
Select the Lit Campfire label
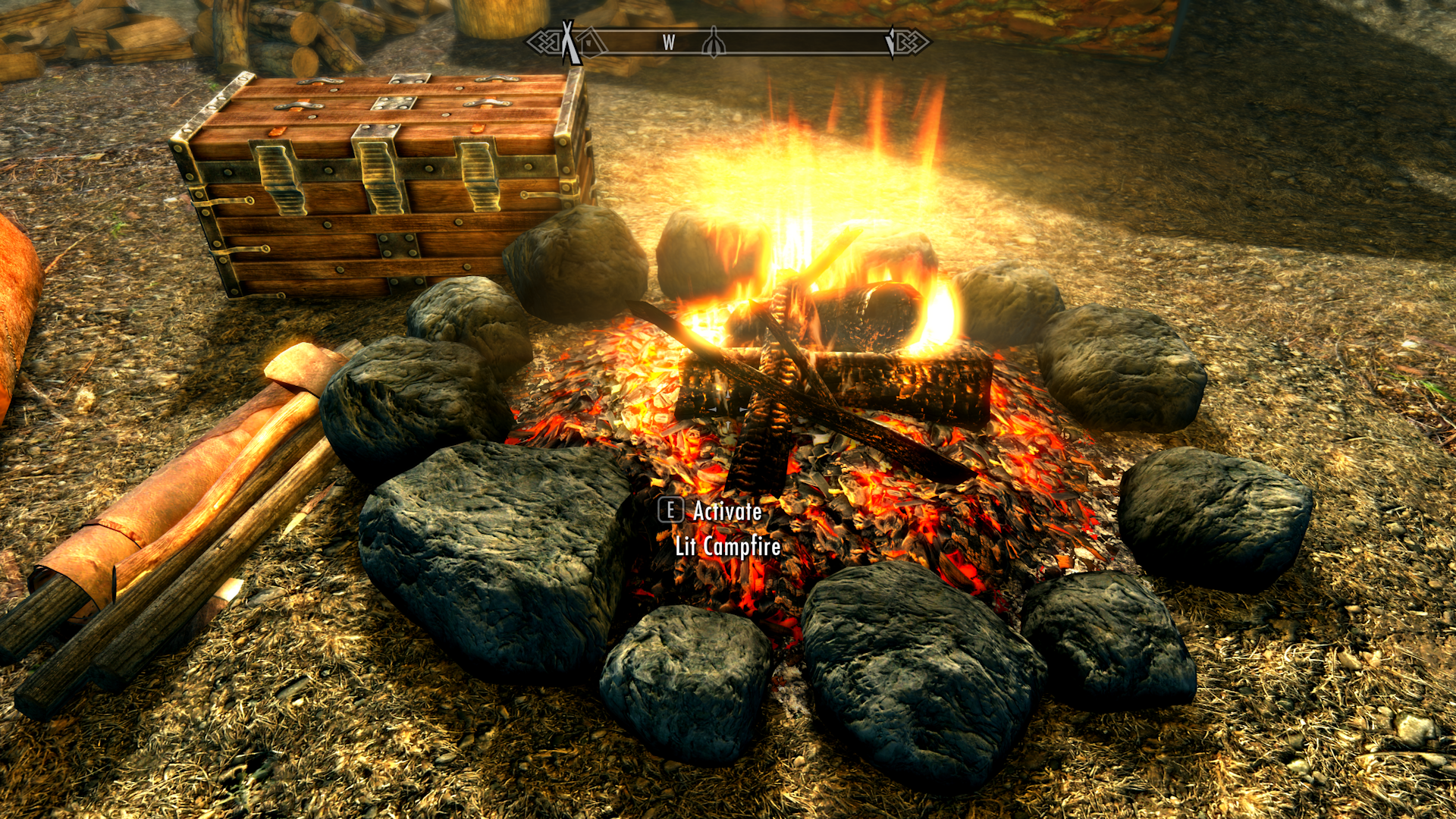click(726, 548)
